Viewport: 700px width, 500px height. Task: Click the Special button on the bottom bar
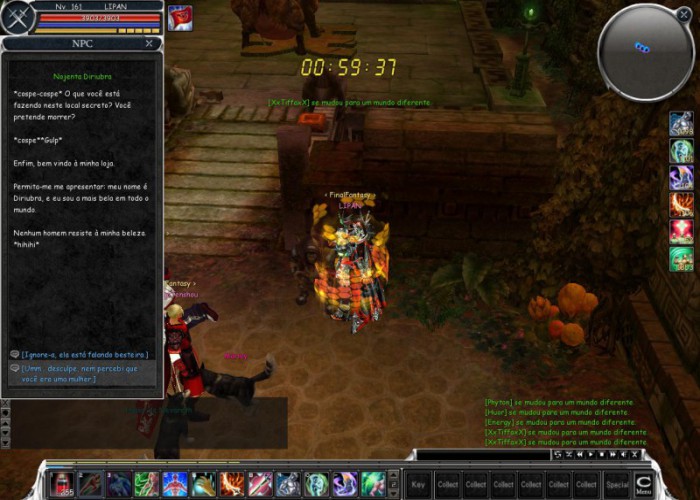tap(617, 485)
